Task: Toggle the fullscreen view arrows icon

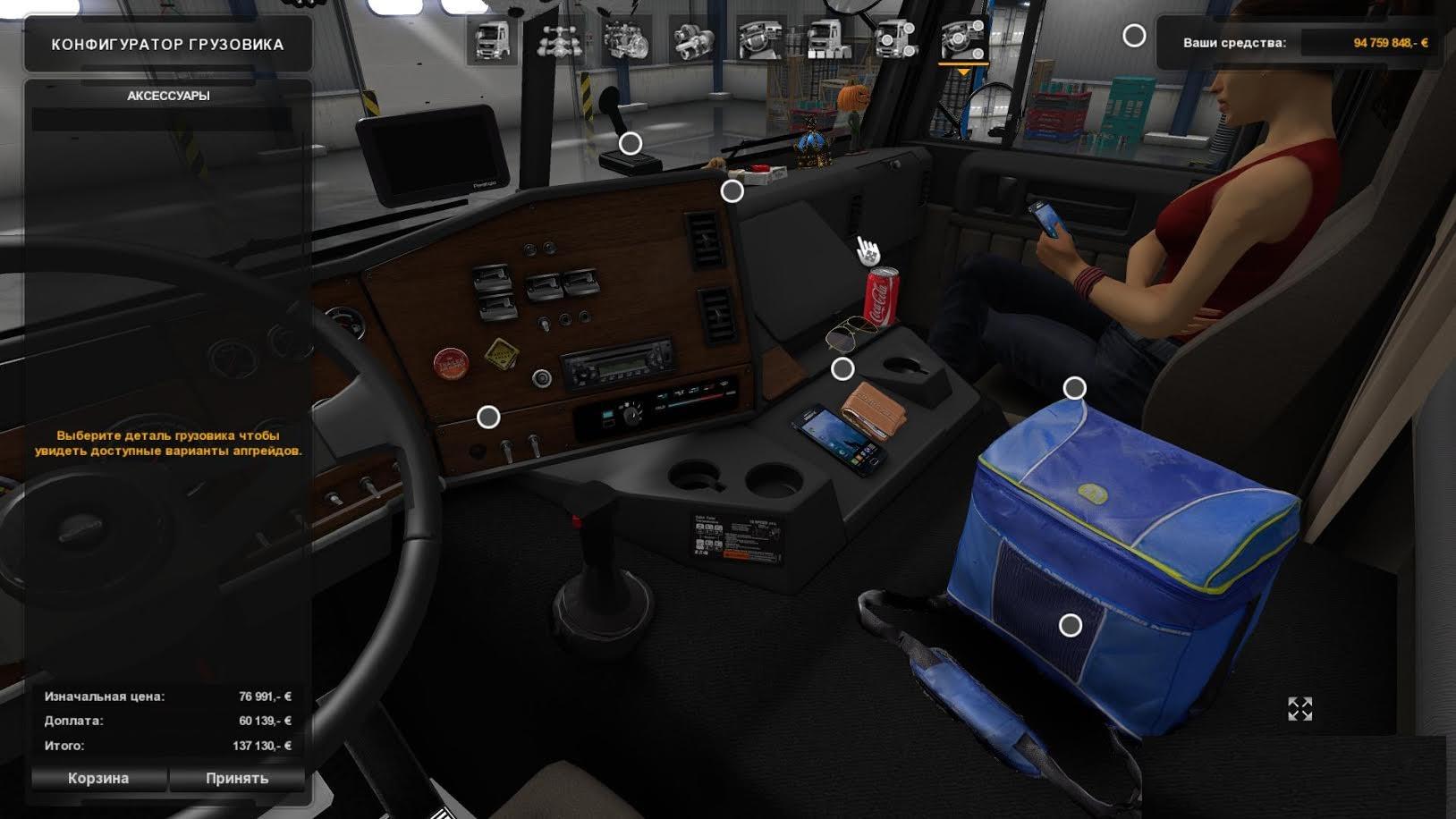Action: 1299,709
